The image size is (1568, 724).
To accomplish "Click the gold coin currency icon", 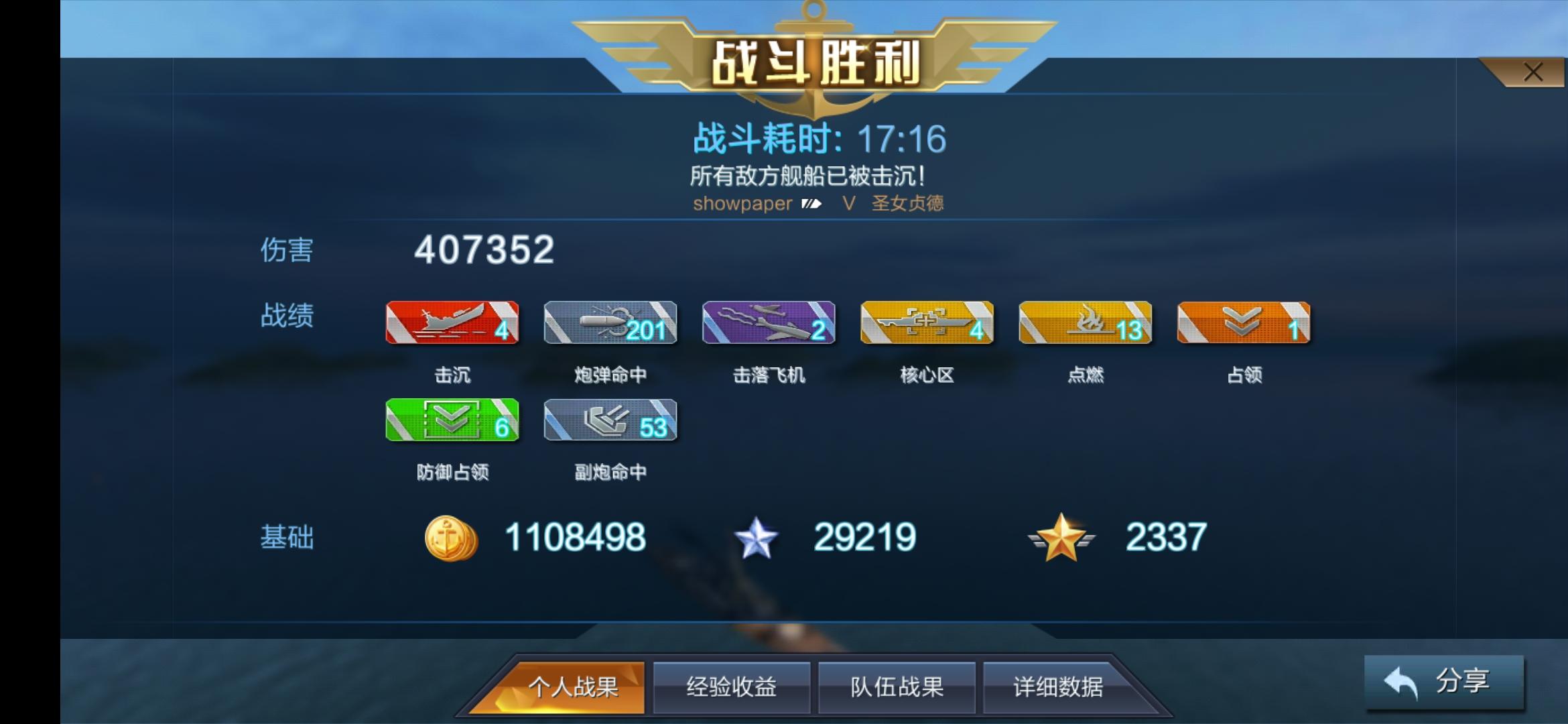I will pos(450,536).
